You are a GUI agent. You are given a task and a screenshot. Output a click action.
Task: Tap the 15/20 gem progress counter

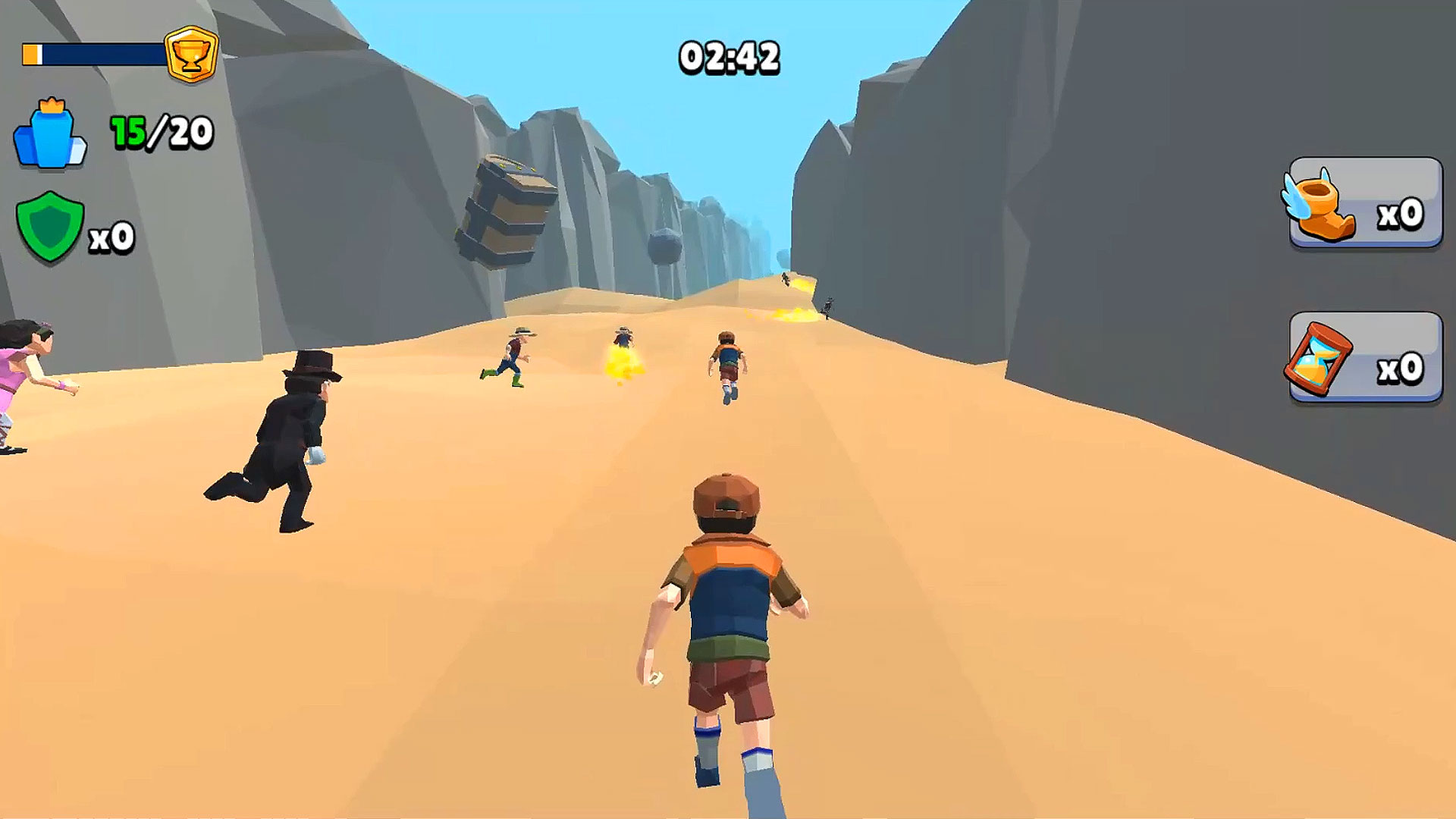click(161, 130)
